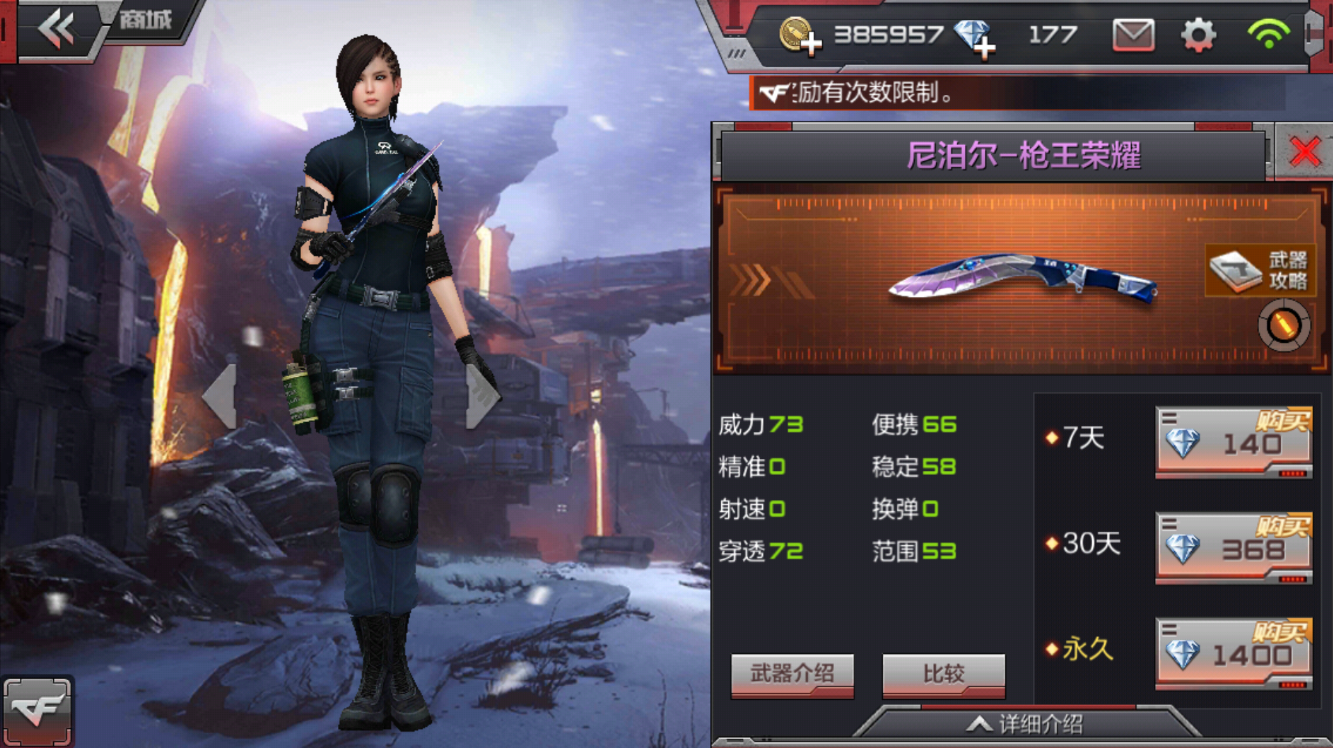
Task: Open the 武器介绍 weapon introduction
Action: pos(792,674)
